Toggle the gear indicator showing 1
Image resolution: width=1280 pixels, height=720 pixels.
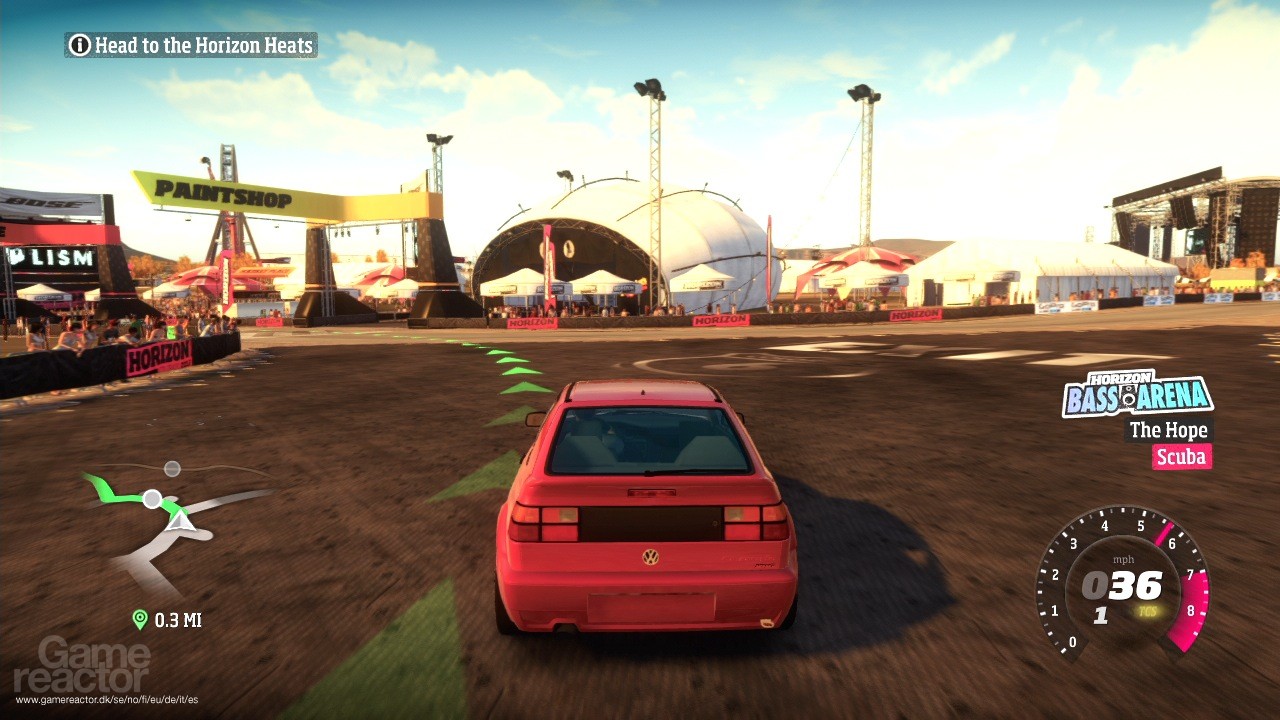click(x=1100, y=617)
